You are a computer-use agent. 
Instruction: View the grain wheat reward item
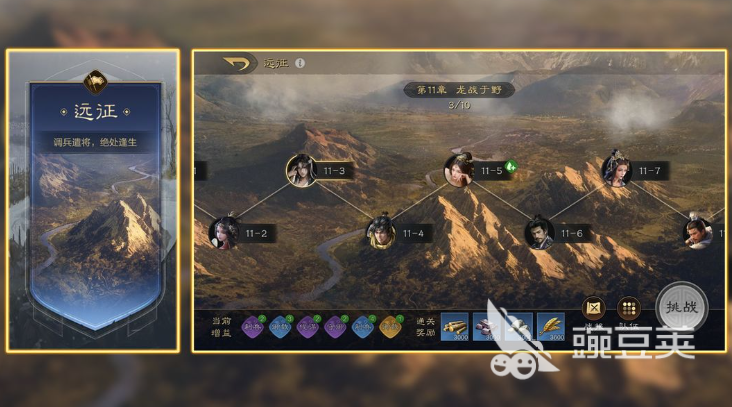(549, 326)
